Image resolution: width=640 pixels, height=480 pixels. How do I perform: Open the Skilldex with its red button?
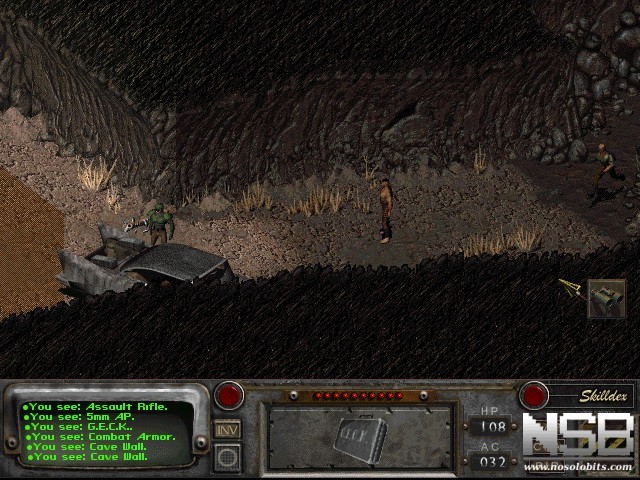[x=533, y=395]
